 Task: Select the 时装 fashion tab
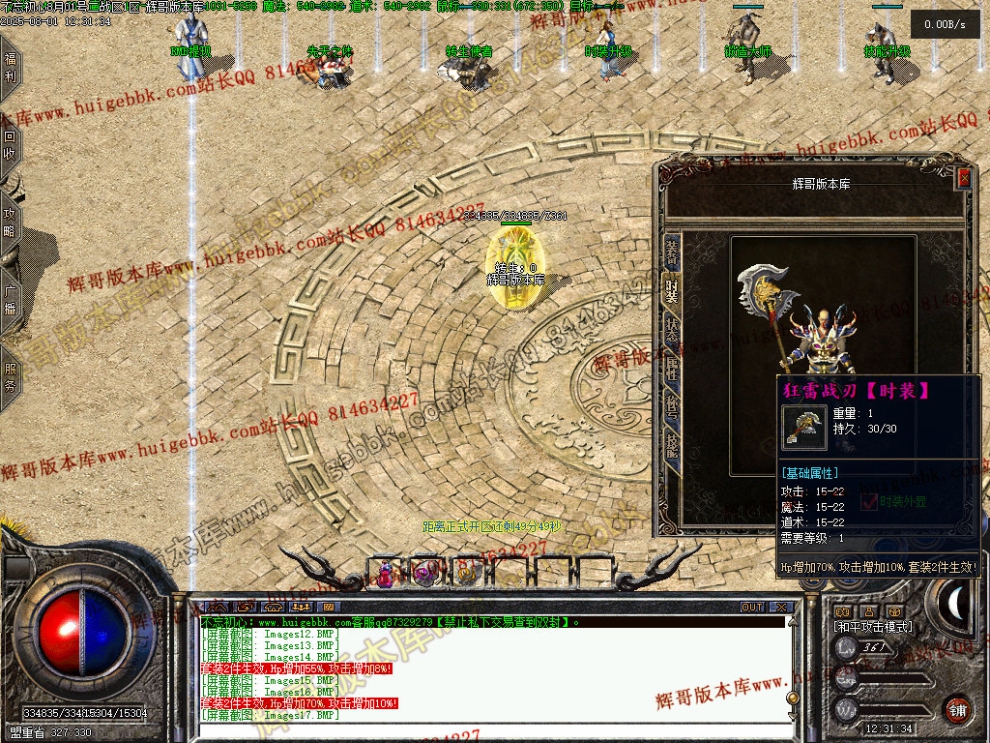click(672, 289)
